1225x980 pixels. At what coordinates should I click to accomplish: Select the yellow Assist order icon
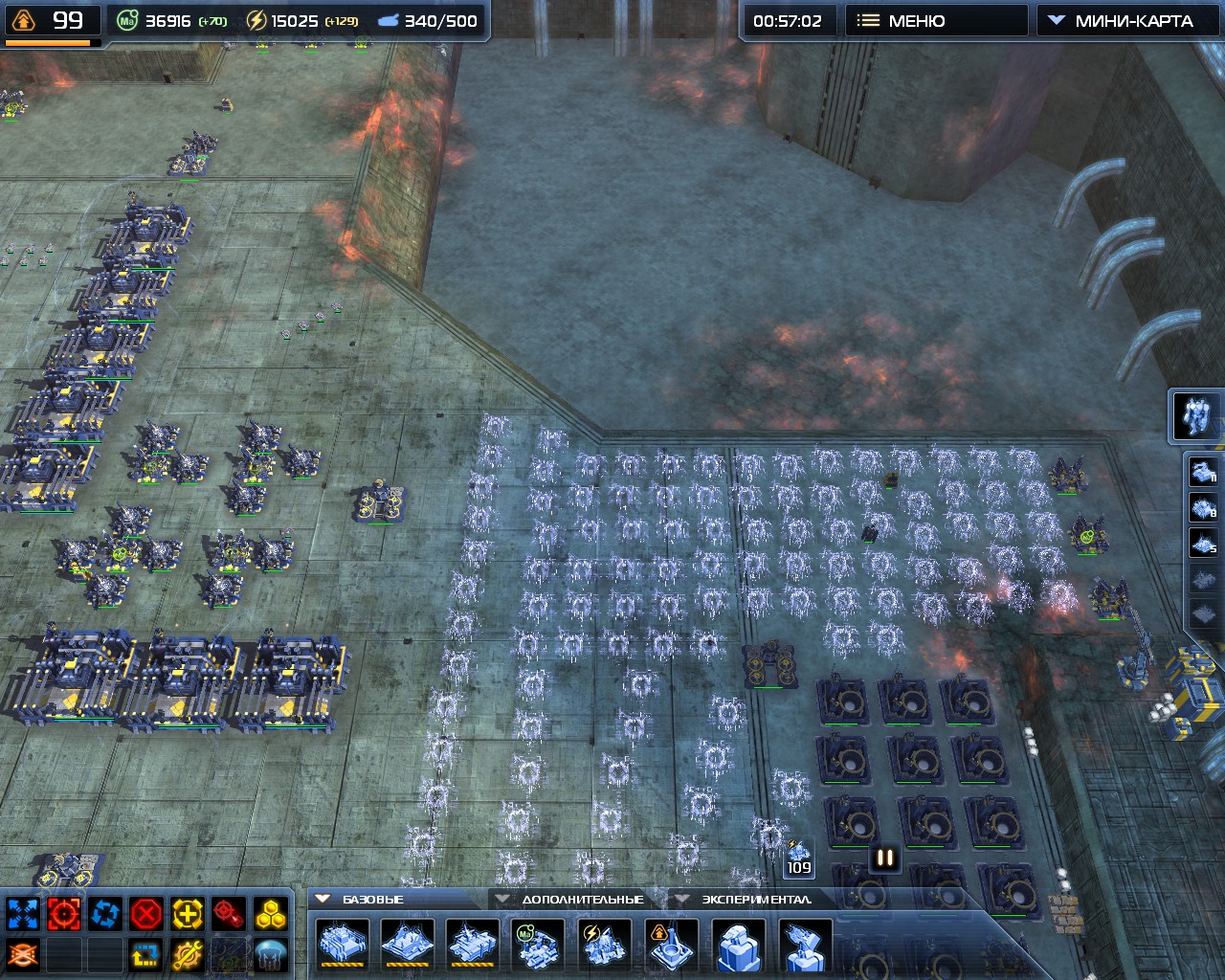pyautogui.click(x=187, y=913)
